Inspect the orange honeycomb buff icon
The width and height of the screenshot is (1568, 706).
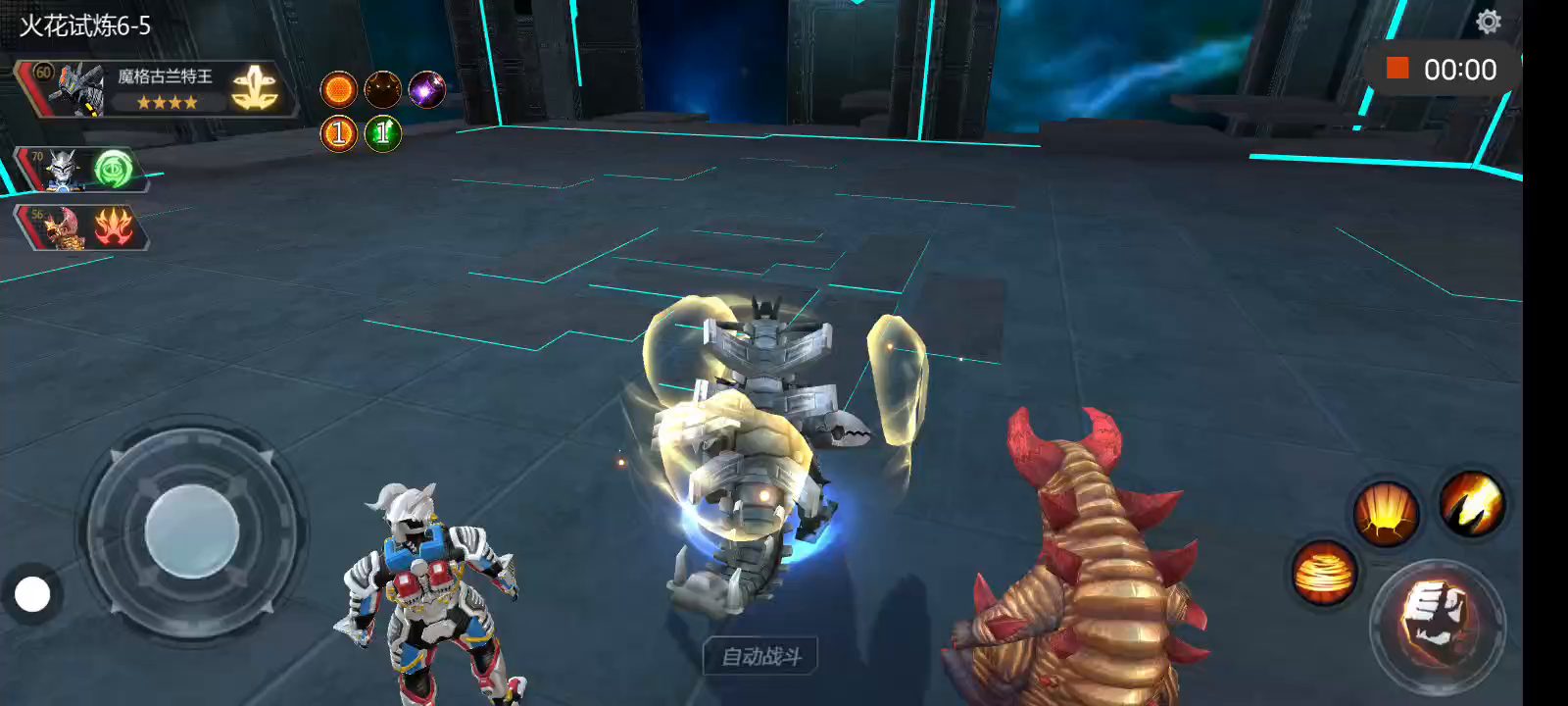tap(339, 90)
